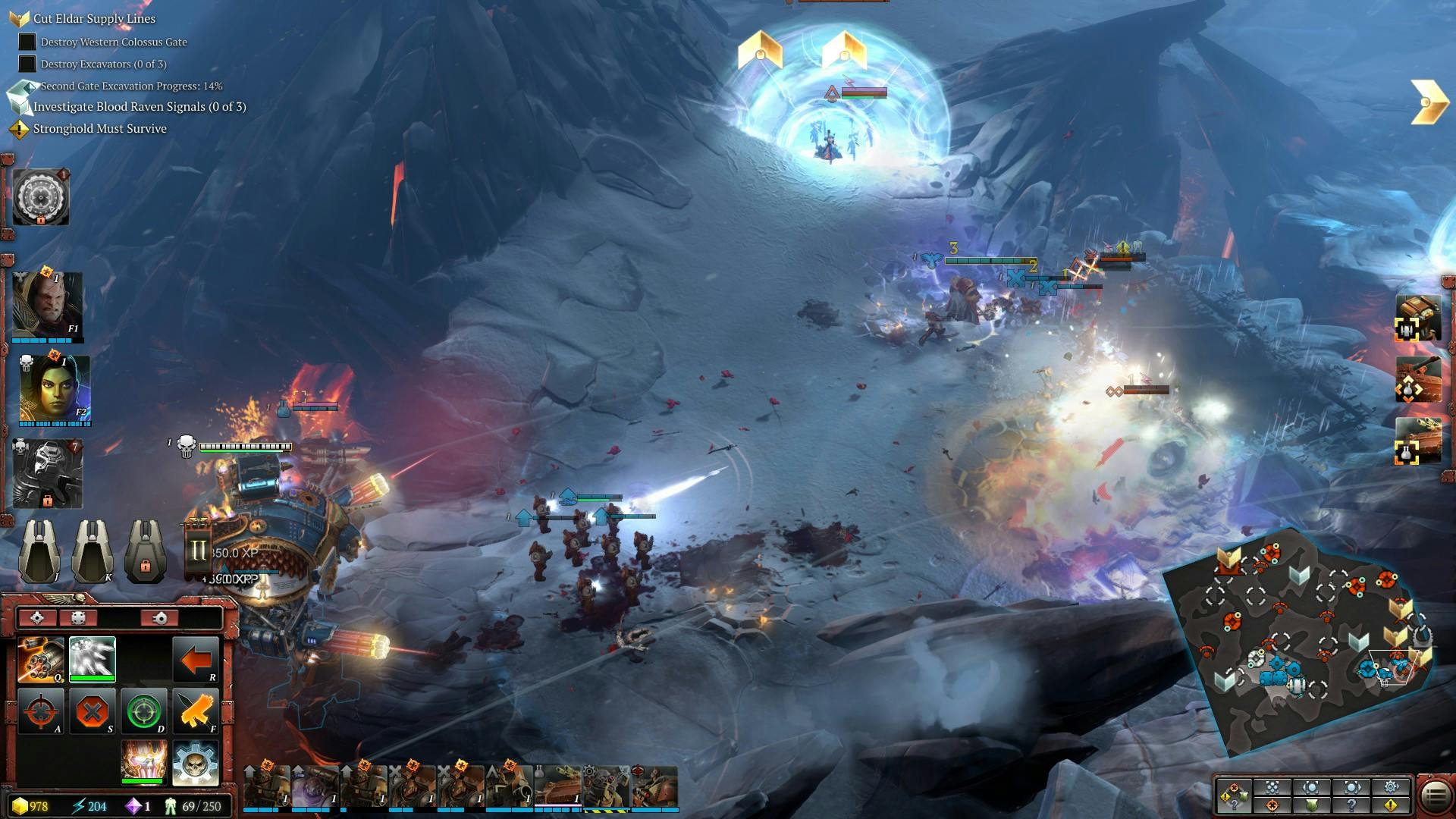Screen dimensions: 1456x819
Task: Issue the red stop command
Action: (93, 711)
